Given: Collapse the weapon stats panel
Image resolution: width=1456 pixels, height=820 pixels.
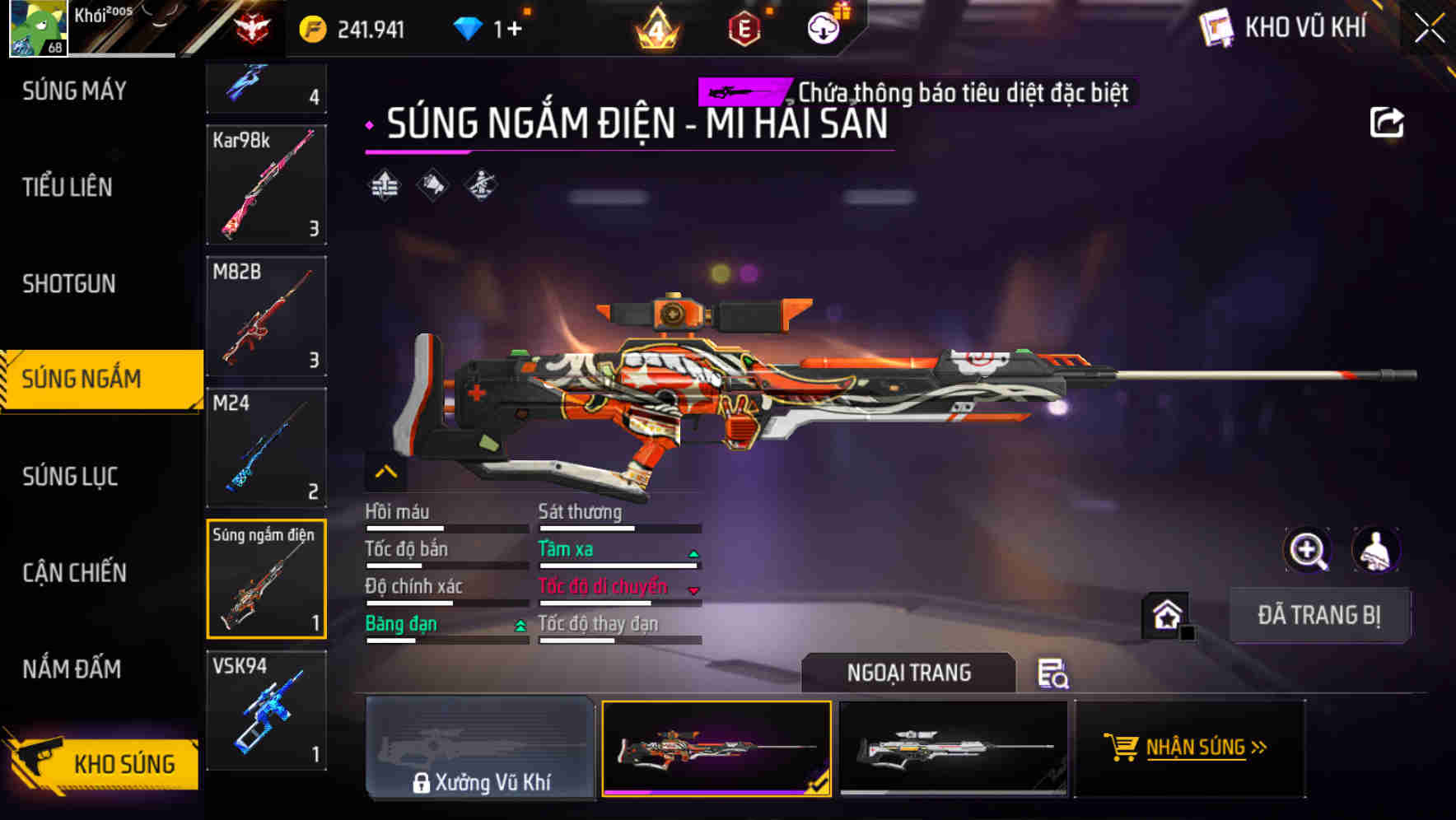Looking at the screenshot, I should point(385,472).
